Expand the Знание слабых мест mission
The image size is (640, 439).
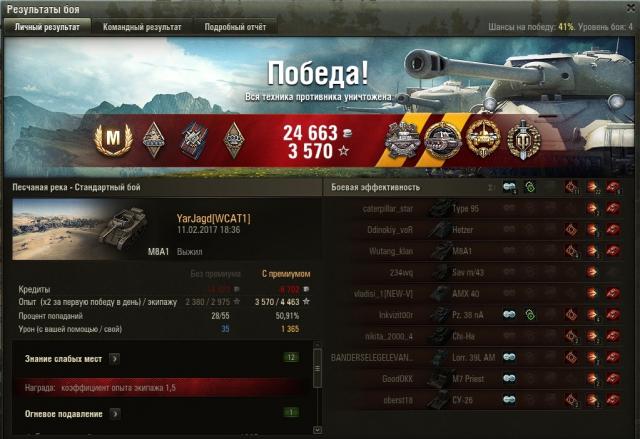click(x=115, y=357)
